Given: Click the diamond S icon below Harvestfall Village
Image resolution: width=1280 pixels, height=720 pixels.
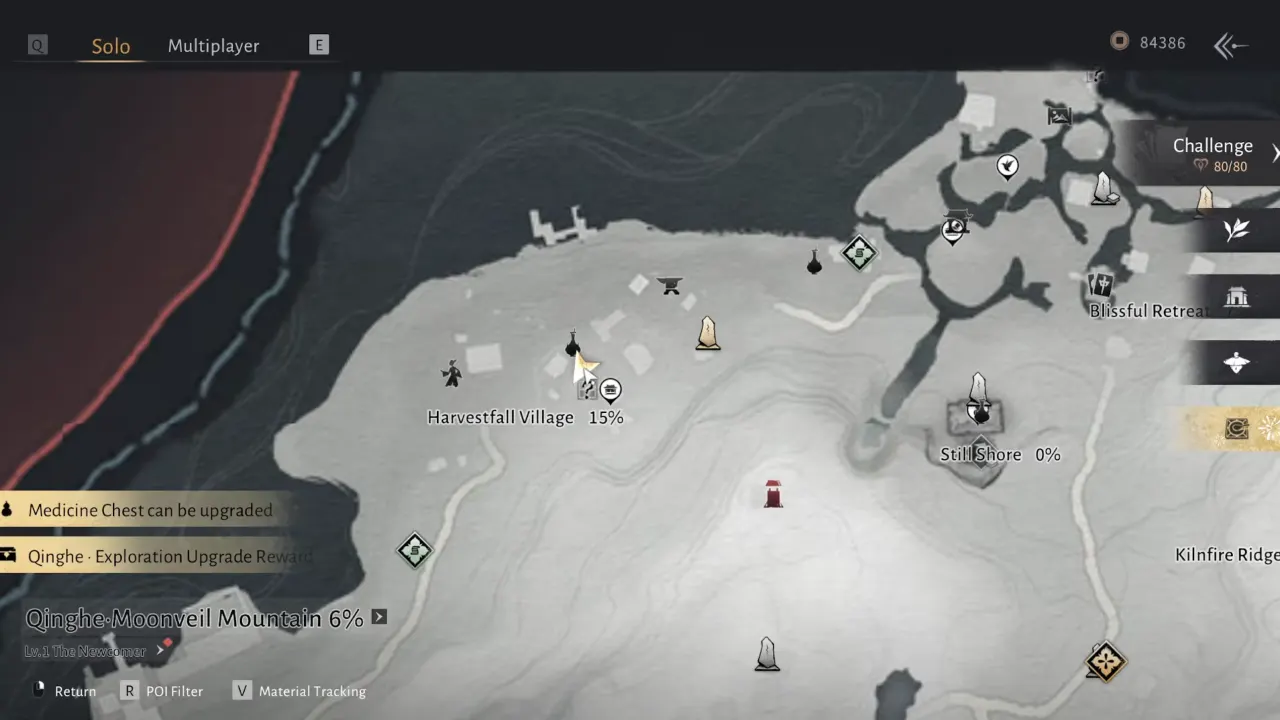Looking at the screenshot, I should click(414, 551).
